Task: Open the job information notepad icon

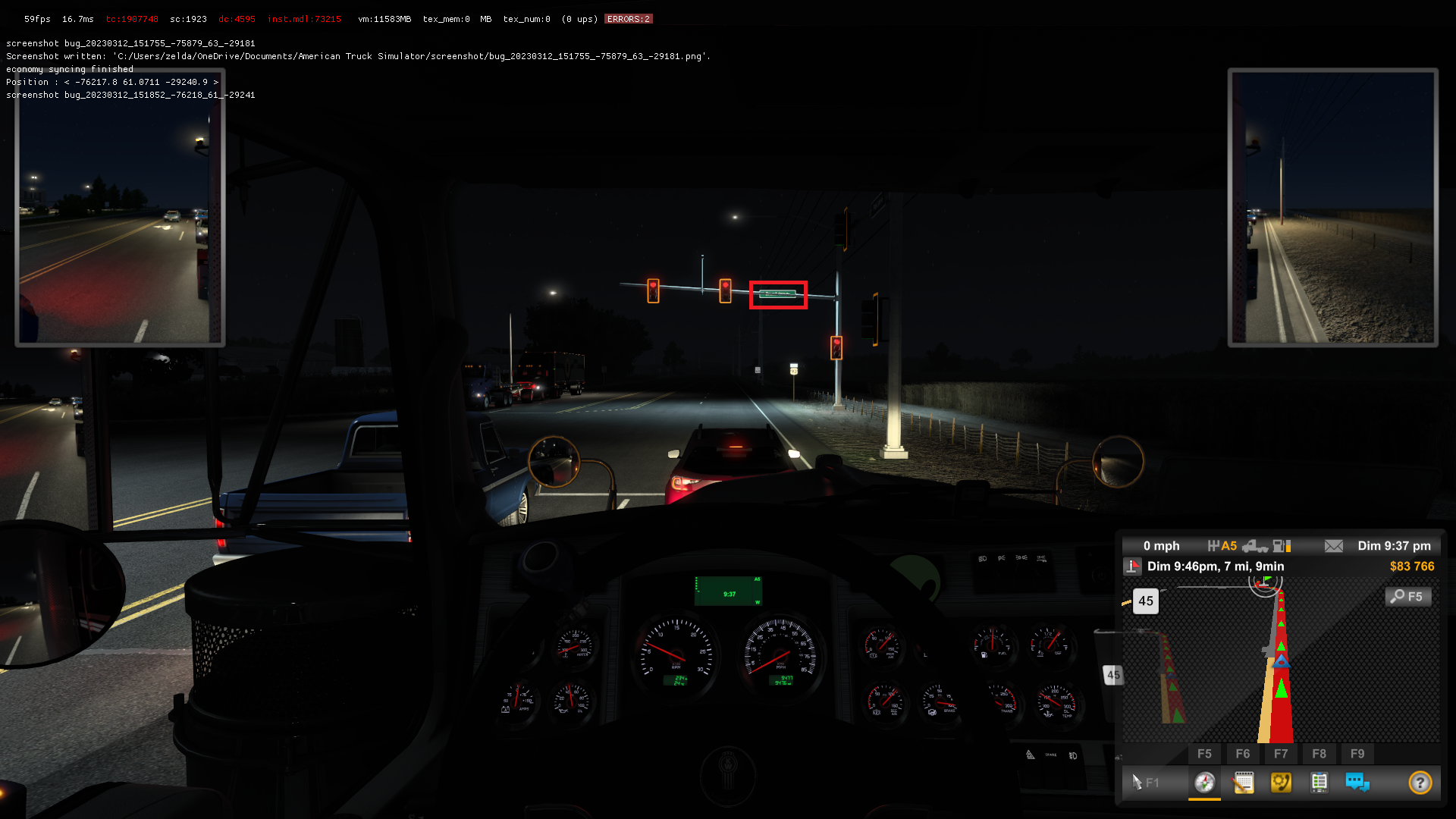Action: 1244,783
